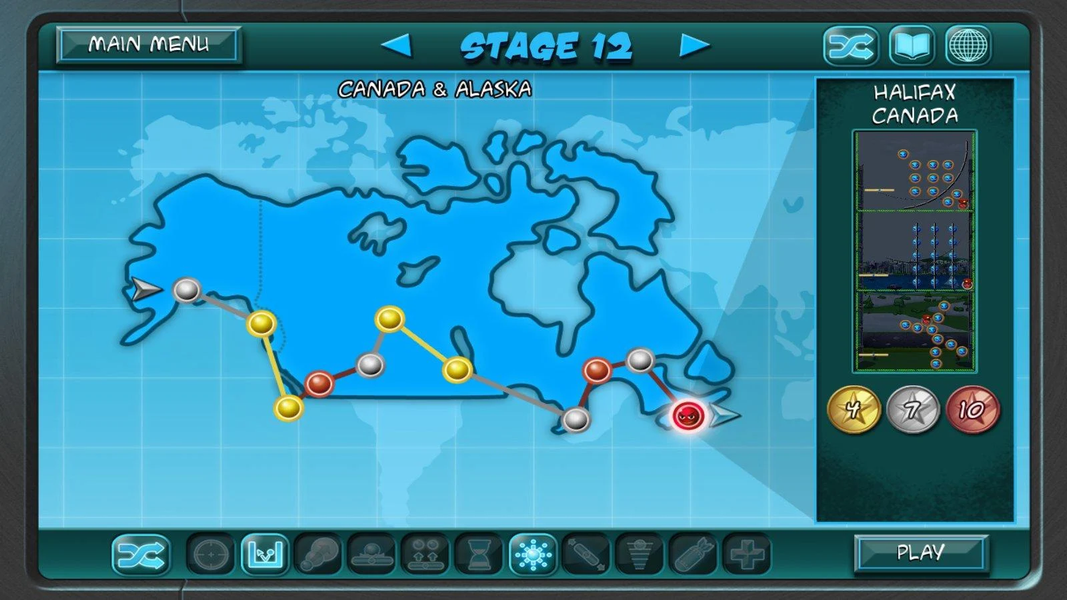Open the book icon

[x=911, y=46]
